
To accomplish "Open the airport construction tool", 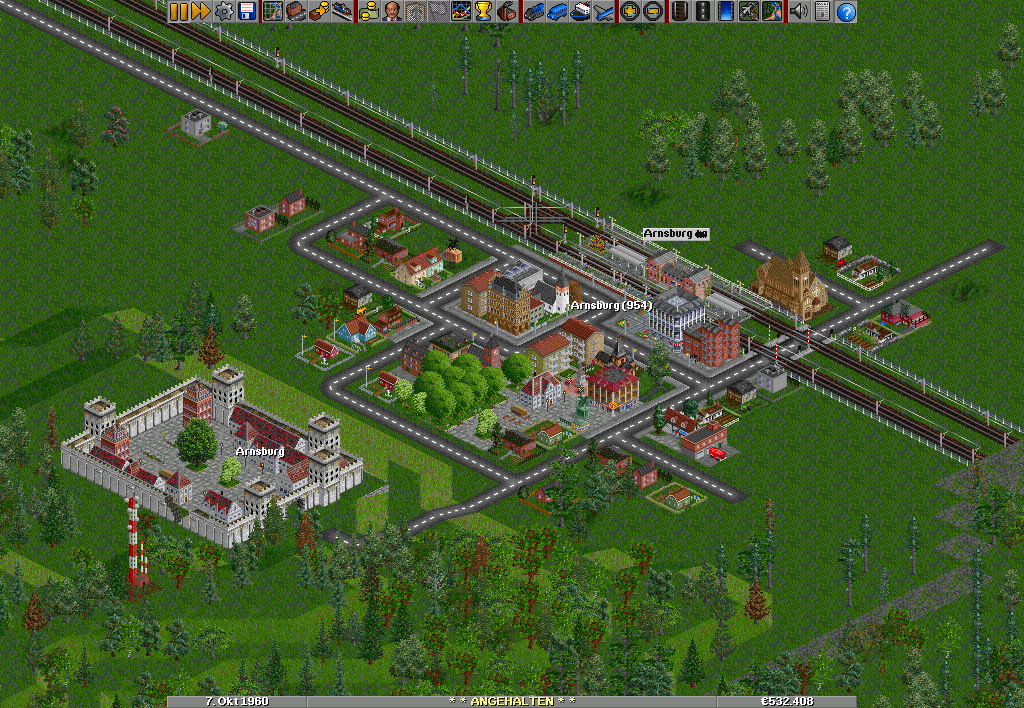I will click(748, 12).
